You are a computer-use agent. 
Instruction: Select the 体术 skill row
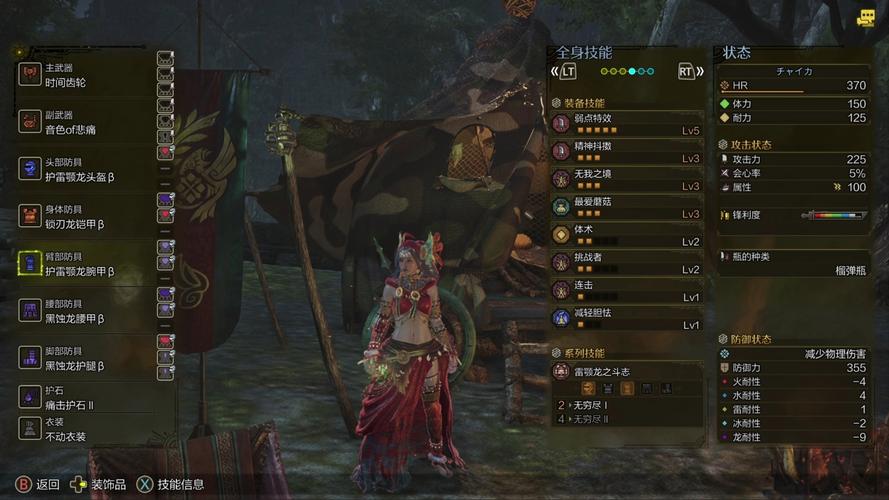click(627, 236)
